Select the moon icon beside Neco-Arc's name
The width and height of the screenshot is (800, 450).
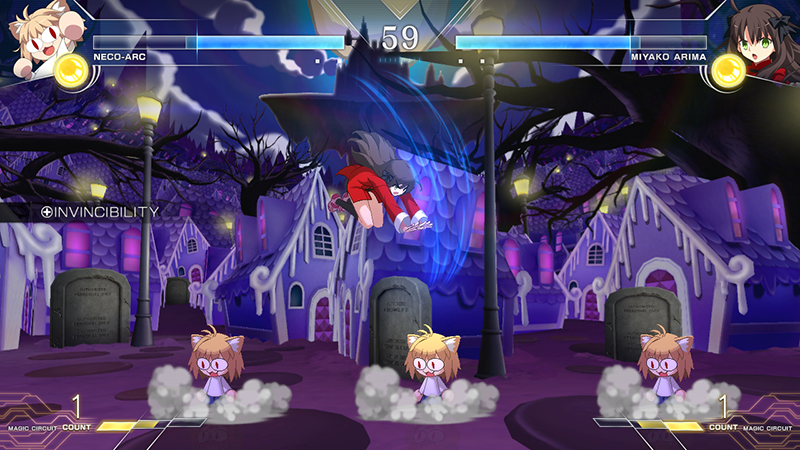pyautogui.click(x=71, y=71)
